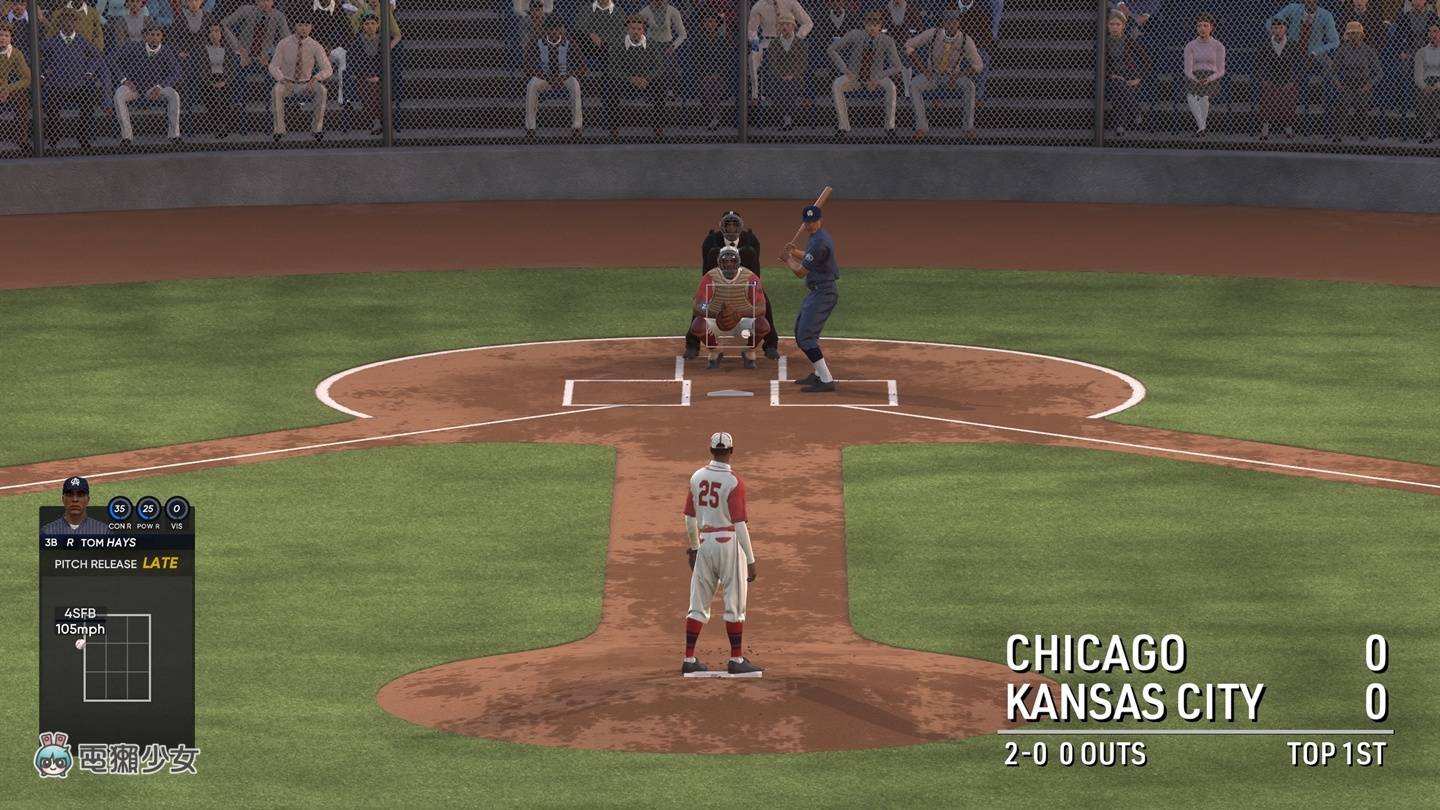The height and width of the screenshot is (810, 1440).
Task: Toggle the 3B position indicator
Action: (x=49, y=540)
